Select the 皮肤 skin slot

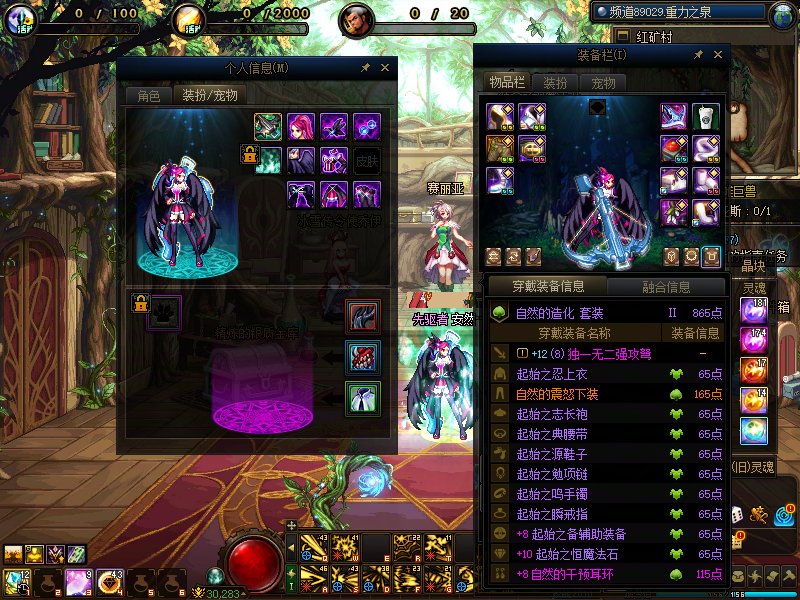367,160
